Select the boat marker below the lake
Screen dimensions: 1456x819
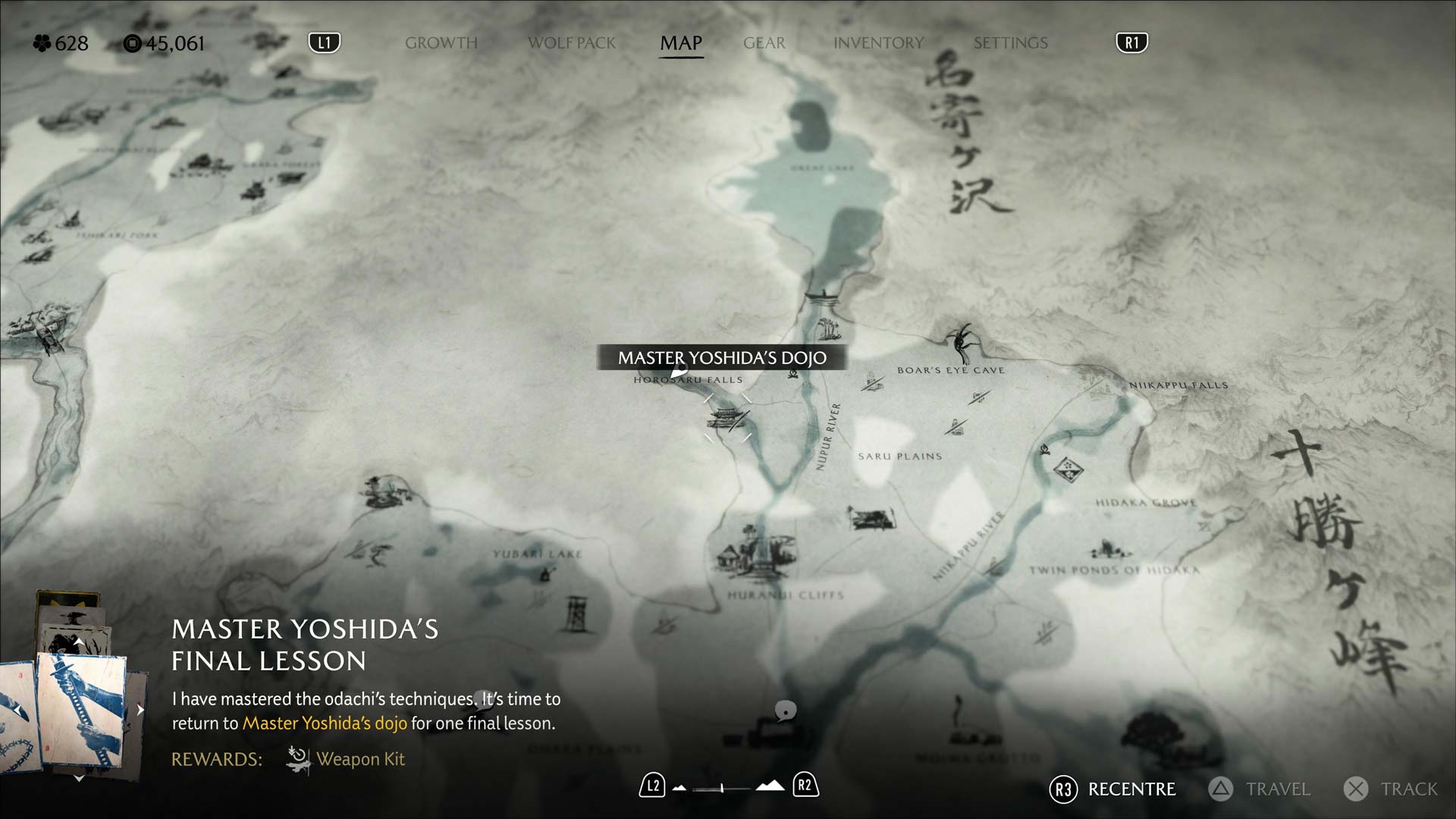click(821, 296)
